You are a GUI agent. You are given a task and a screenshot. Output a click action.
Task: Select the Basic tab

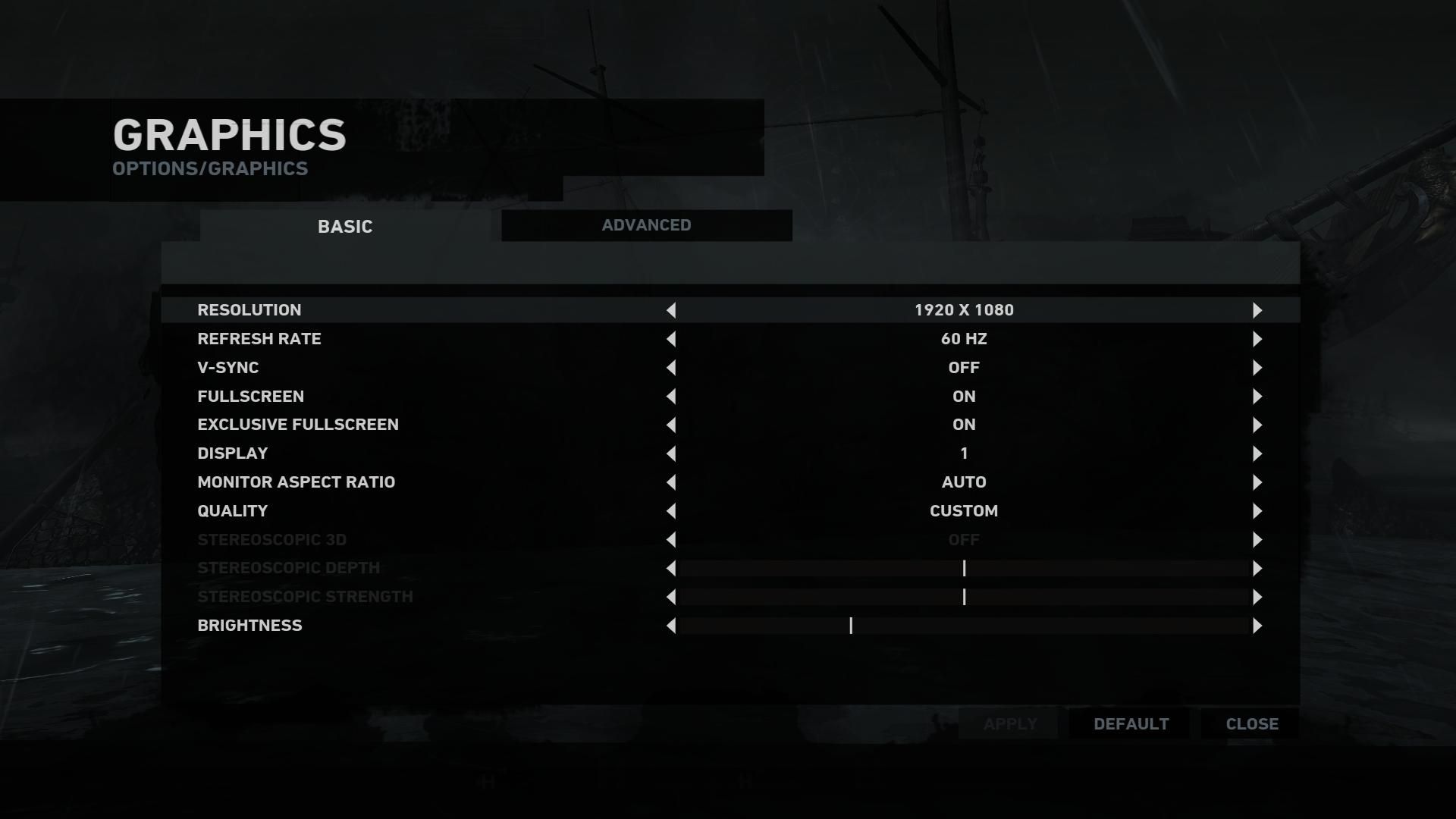pos(345,226)
